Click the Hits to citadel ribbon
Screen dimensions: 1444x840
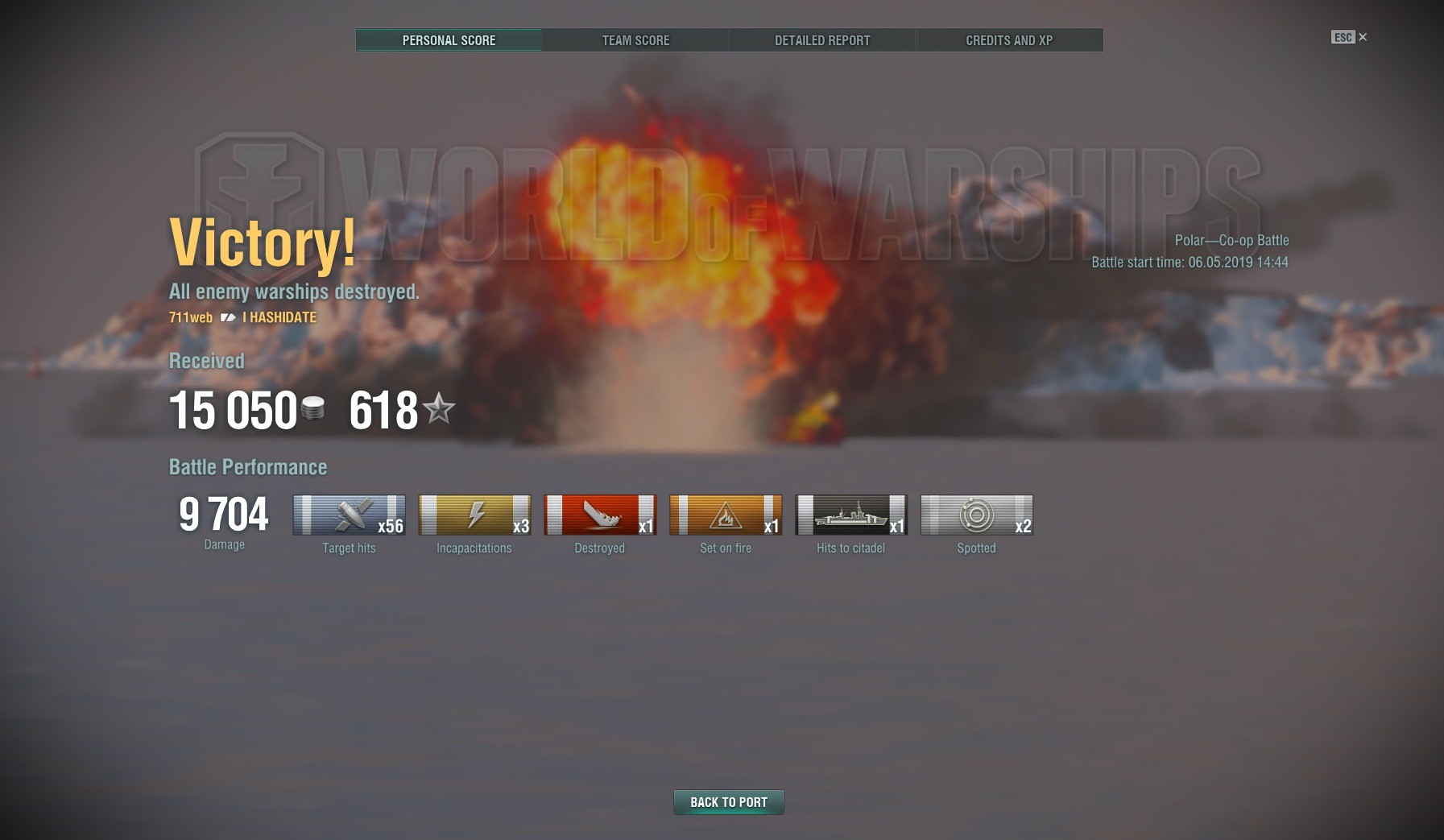[851, 515]
